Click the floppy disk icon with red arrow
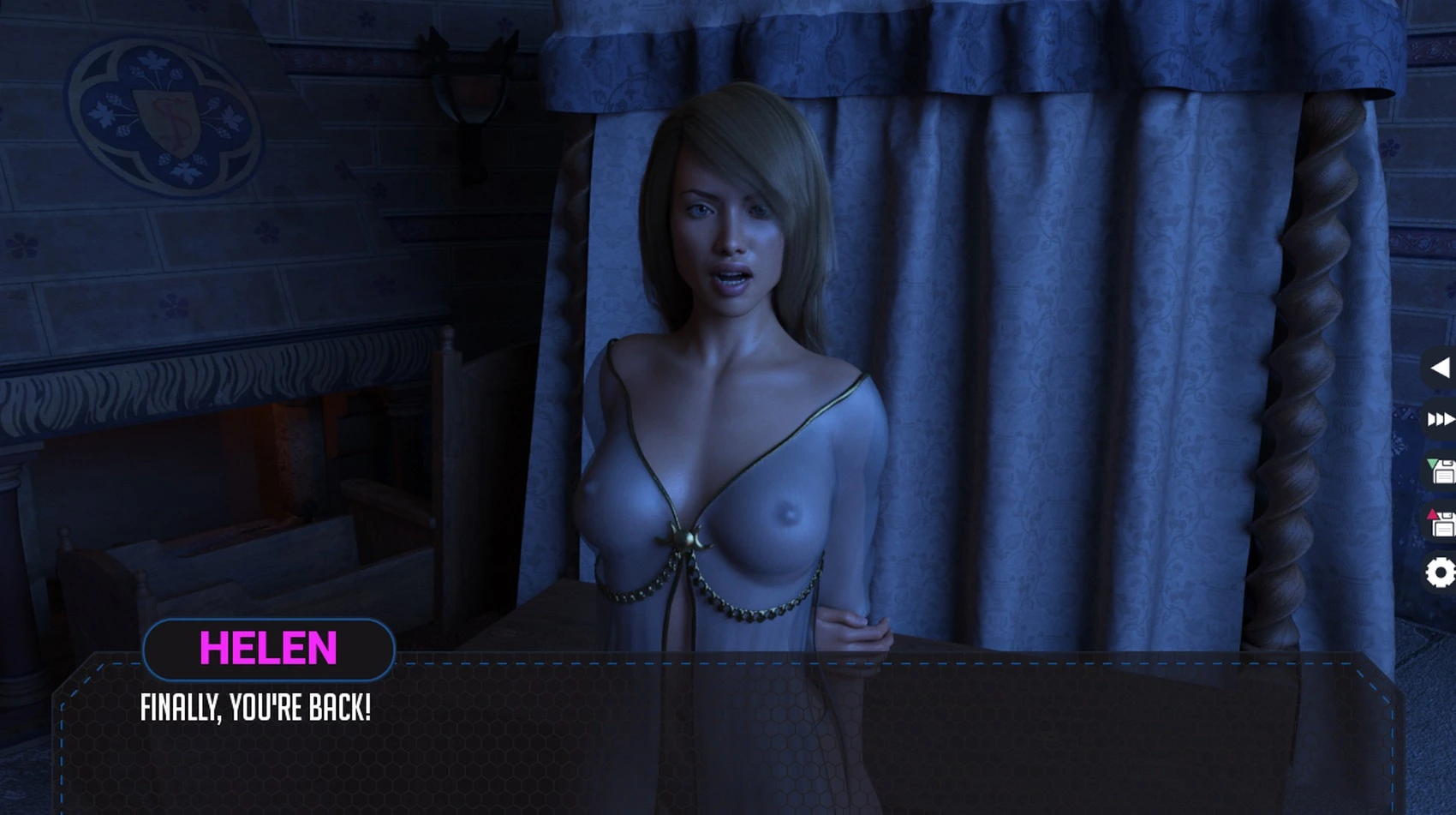Screen dimensions: 1456x815 click(1441, 522)
